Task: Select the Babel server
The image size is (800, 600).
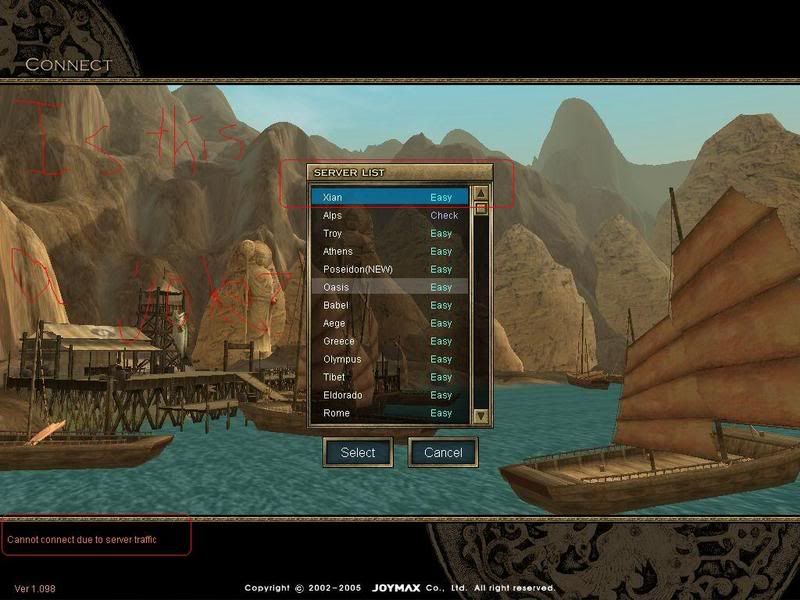Action: (x=388, y=305)
